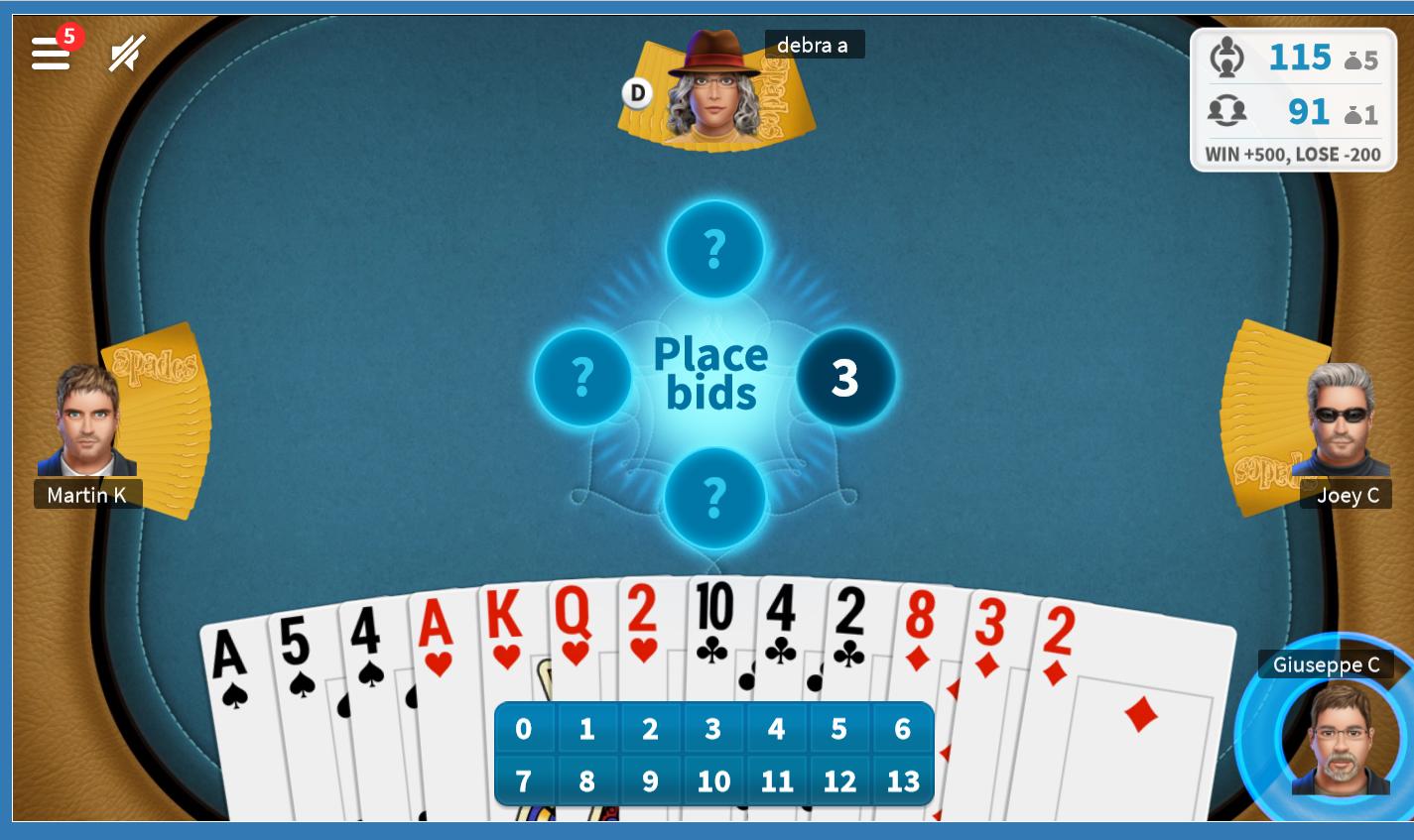Click Martin K's question mark bid bubble
This screenshot has height=840, width=1414.
582,378
